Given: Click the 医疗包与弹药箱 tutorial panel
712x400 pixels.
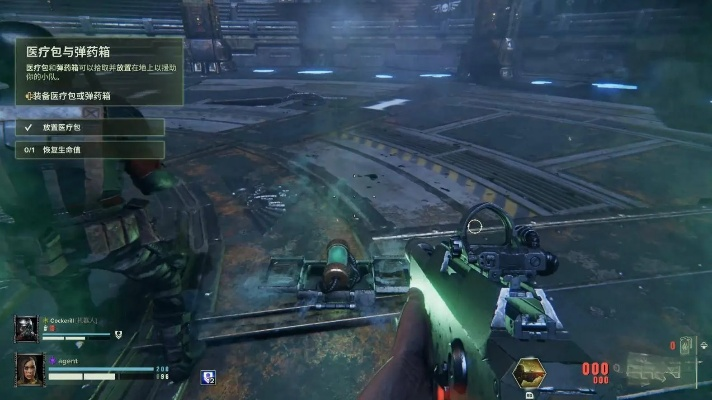Looking at the screenshot, I should point(100,71).
